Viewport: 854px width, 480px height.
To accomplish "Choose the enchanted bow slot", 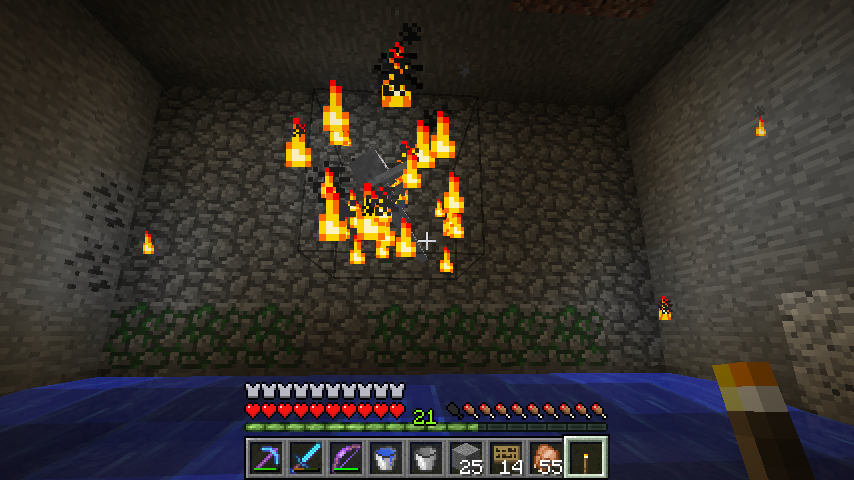I will coord(346,457).
